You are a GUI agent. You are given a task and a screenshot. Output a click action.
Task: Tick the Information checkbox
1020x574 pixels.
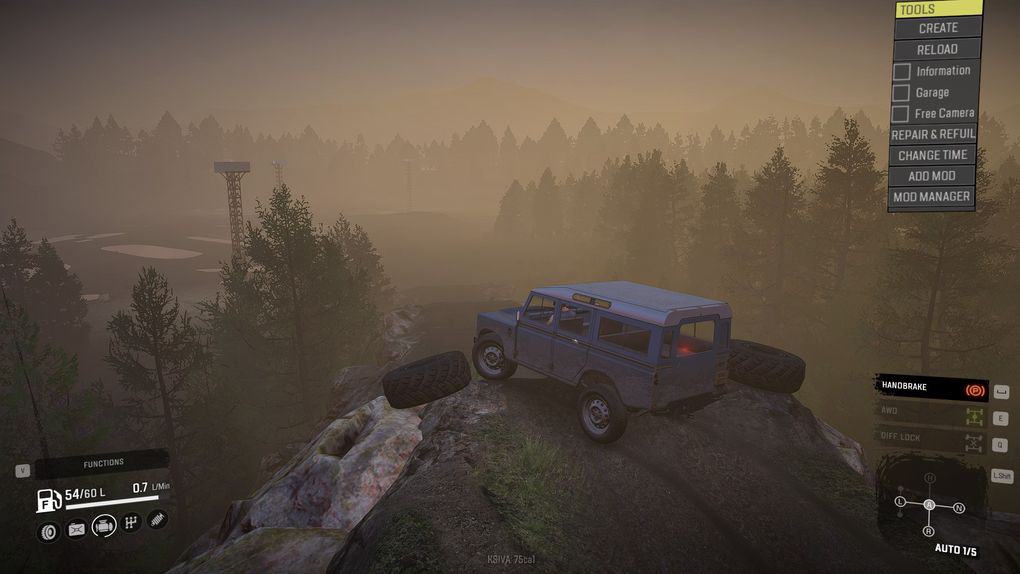coord(902,72)
